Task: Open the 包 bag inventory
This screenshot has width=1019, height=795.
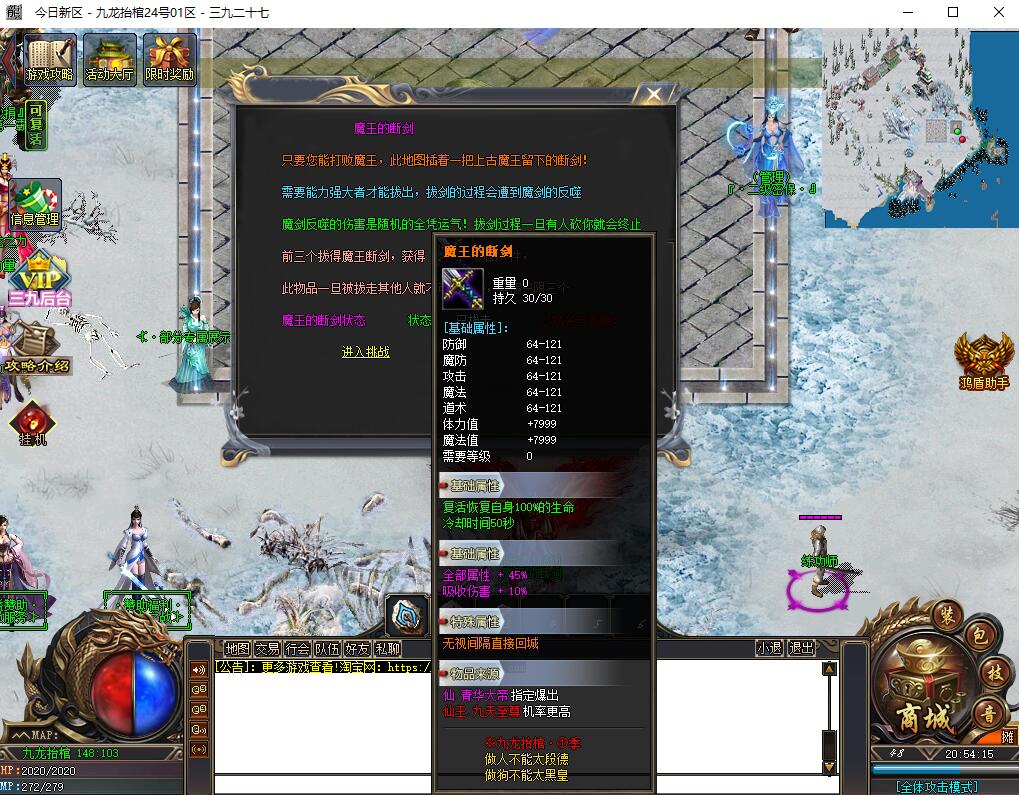Action: pos(978,636)
